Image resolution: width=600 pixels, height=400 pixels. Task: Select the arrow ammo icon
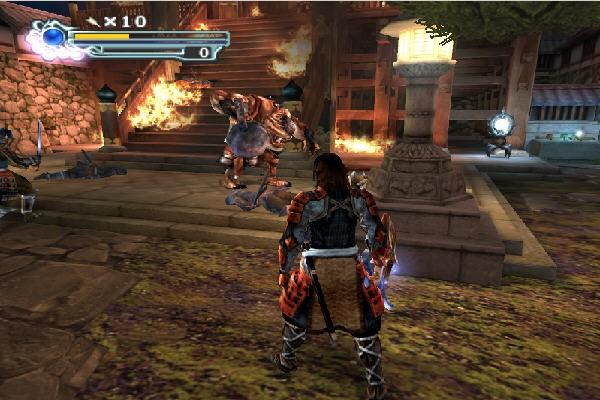pos(93,19)
